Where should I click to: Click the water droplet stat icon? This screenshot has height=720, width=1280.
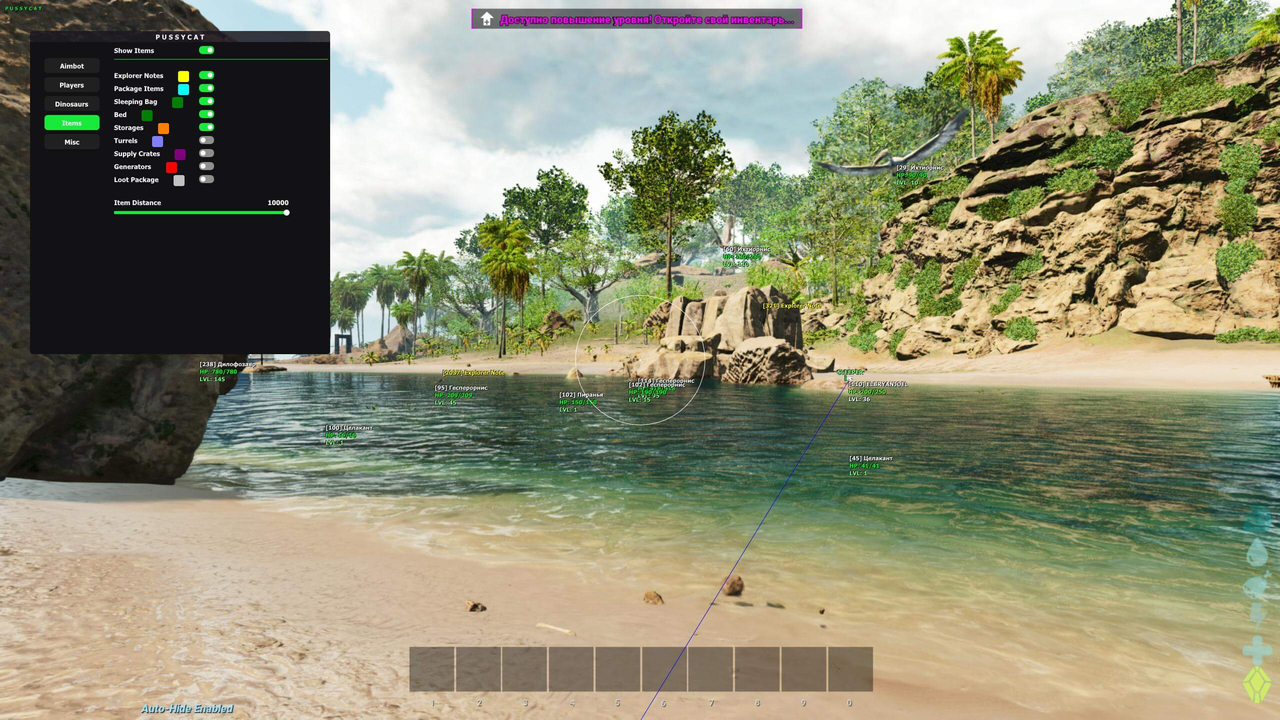click(1256, 553)
